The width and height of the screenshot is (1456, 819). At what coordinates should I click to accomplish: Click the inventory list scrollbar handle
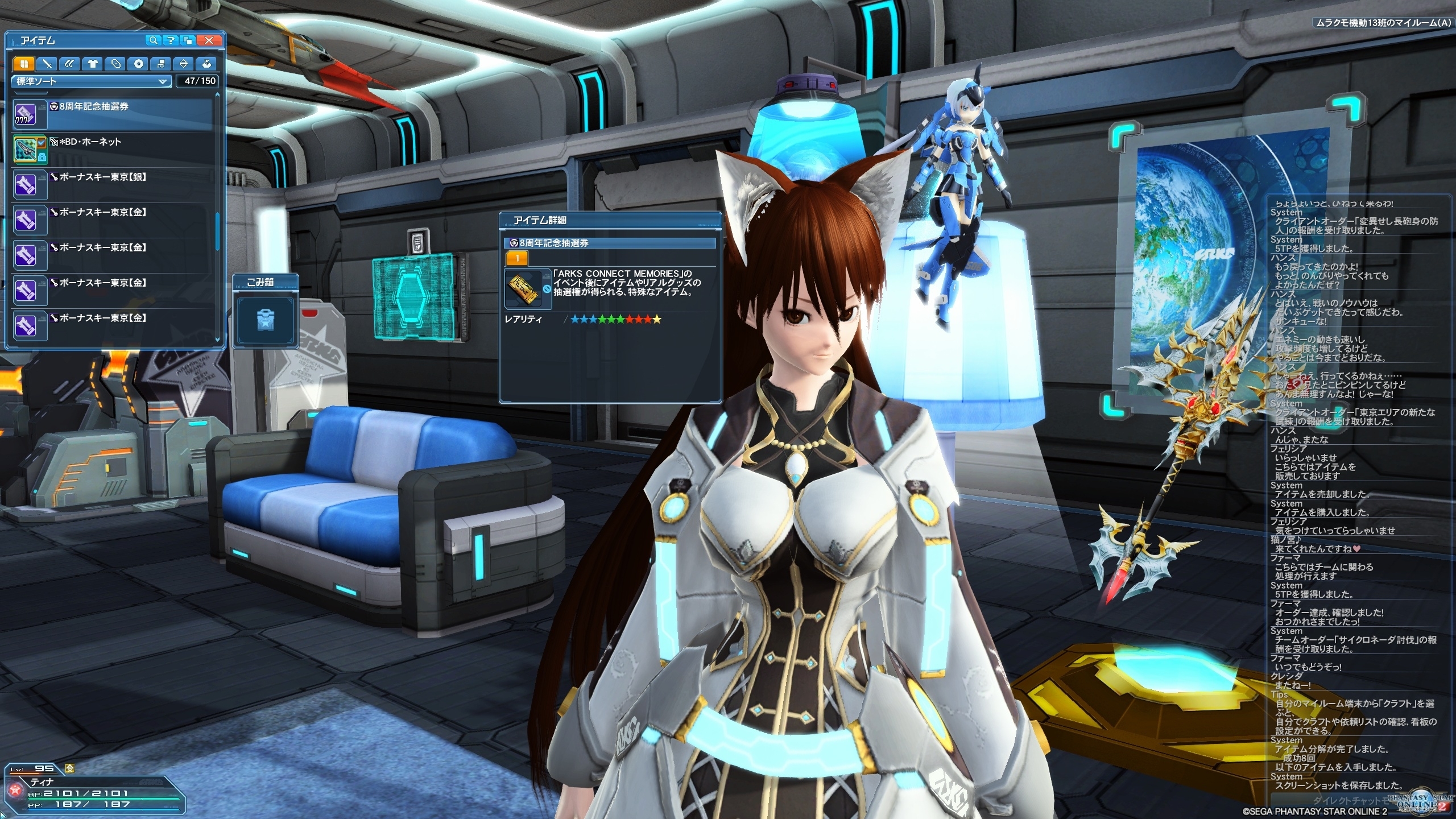[x=217, y=231]
